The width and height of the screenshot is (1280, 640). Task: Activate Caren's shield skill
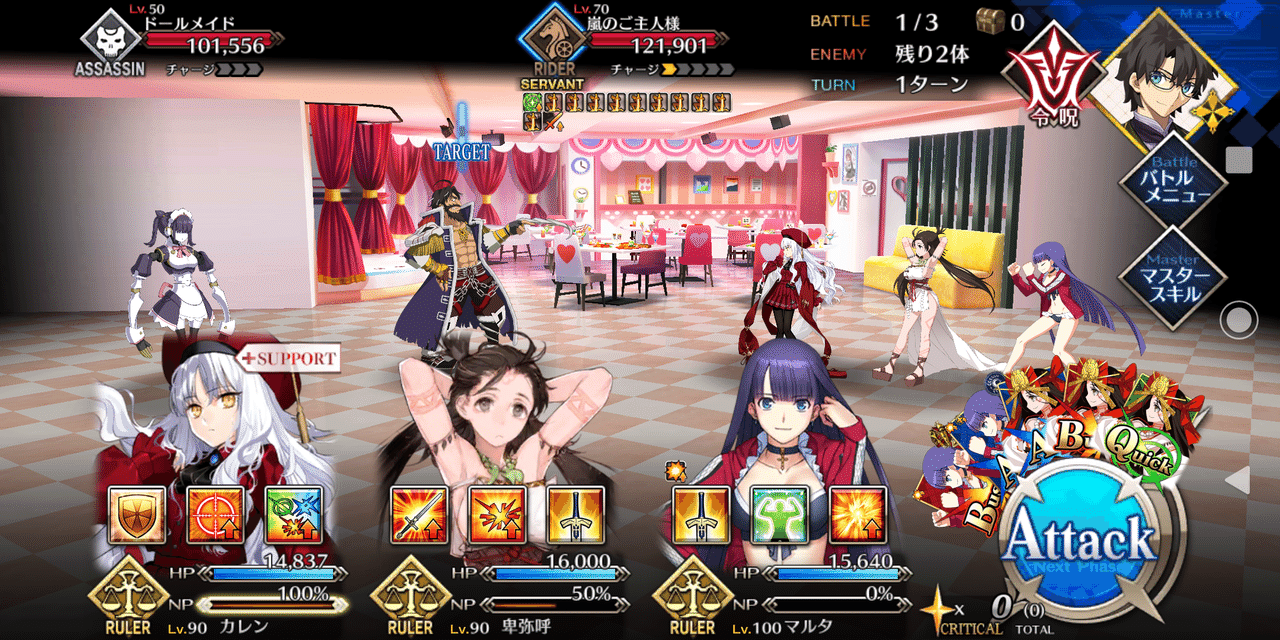pyautogui.click(x=135, y=516)
